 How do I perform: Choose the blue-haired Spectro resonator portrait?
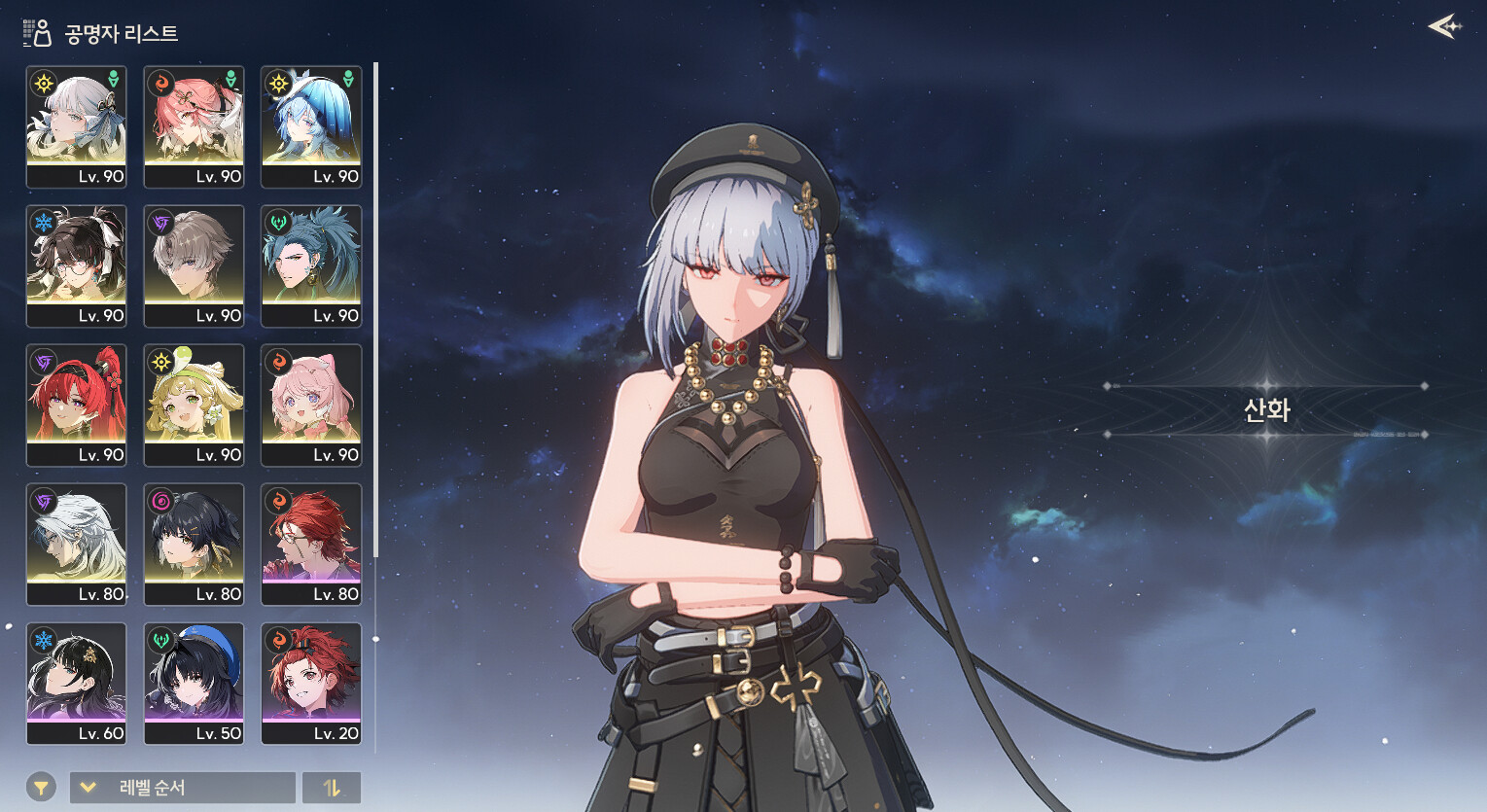click(311, 126)
